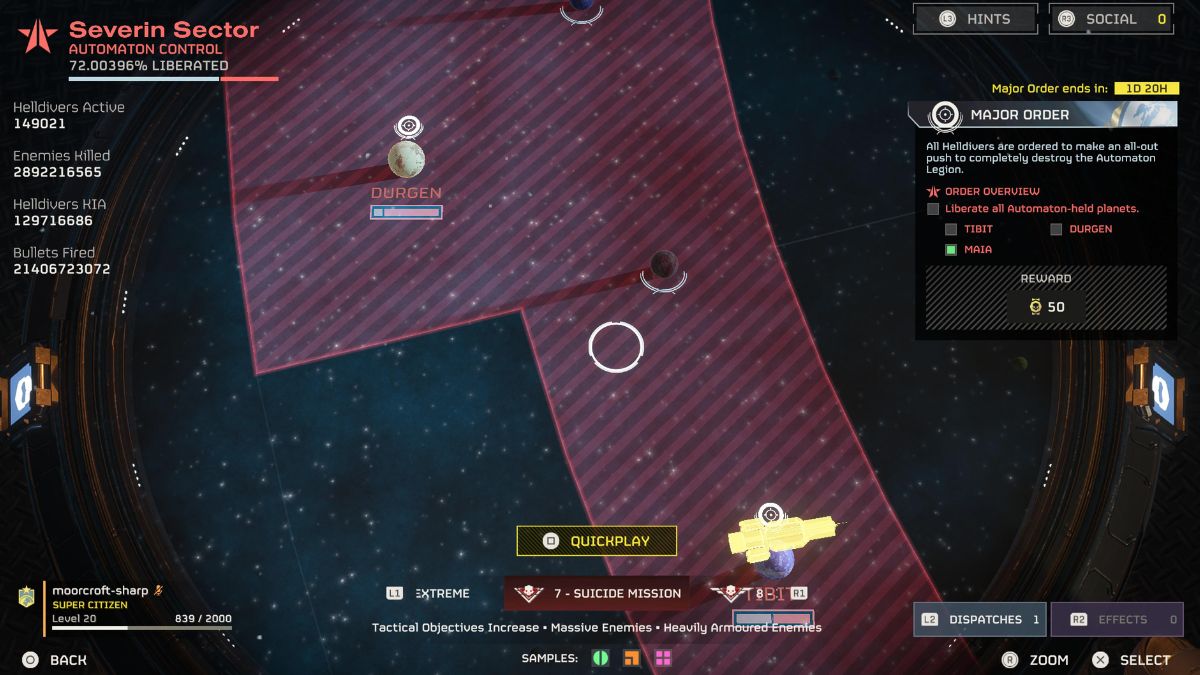Select the unnamed dark planet marker
The height and width of the screenshot is (675, 1200).
663,265
